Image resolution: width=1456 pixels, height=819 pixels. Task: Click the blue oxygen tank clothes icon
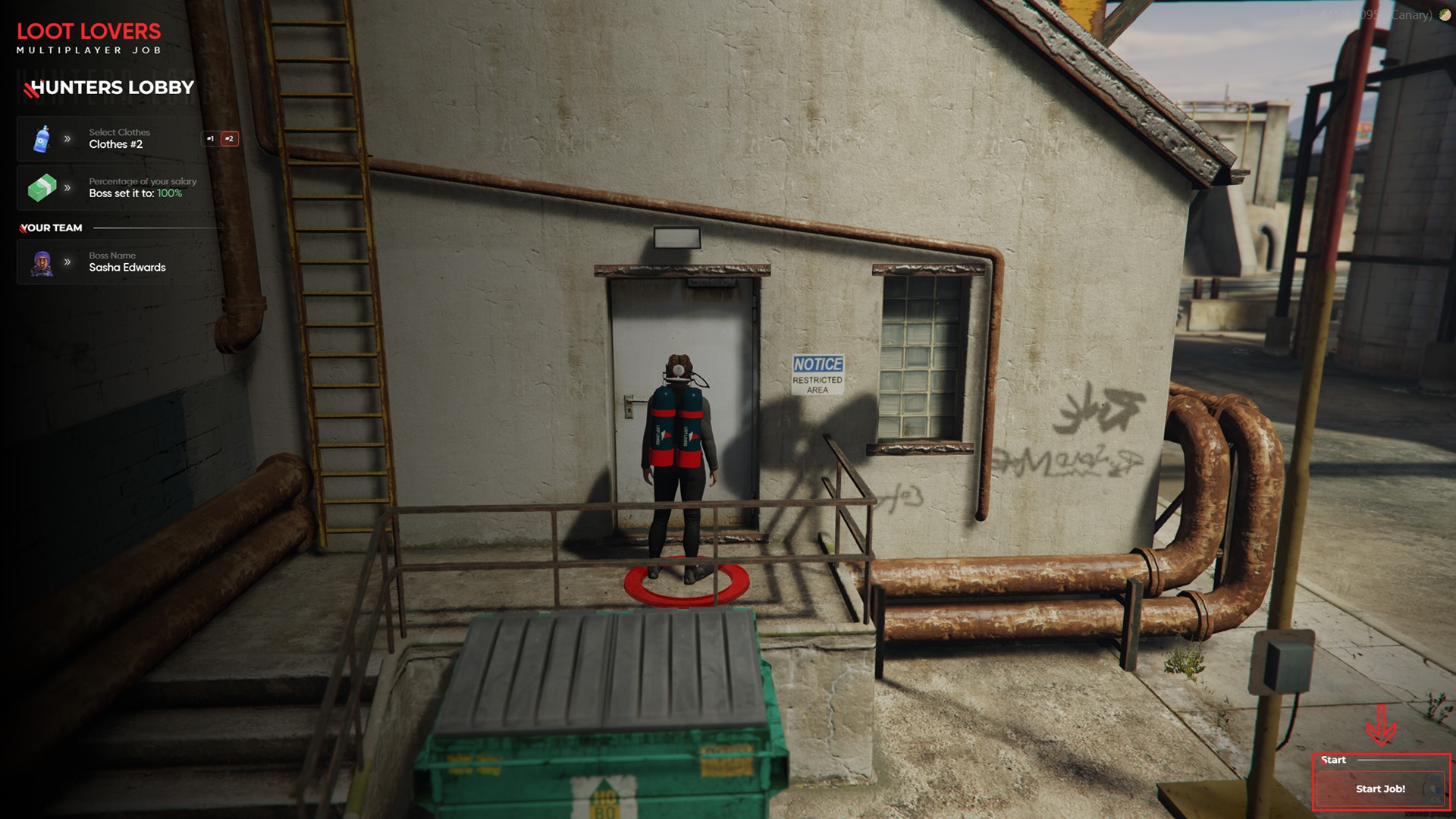pyautogui.click(x=42, y=139)
